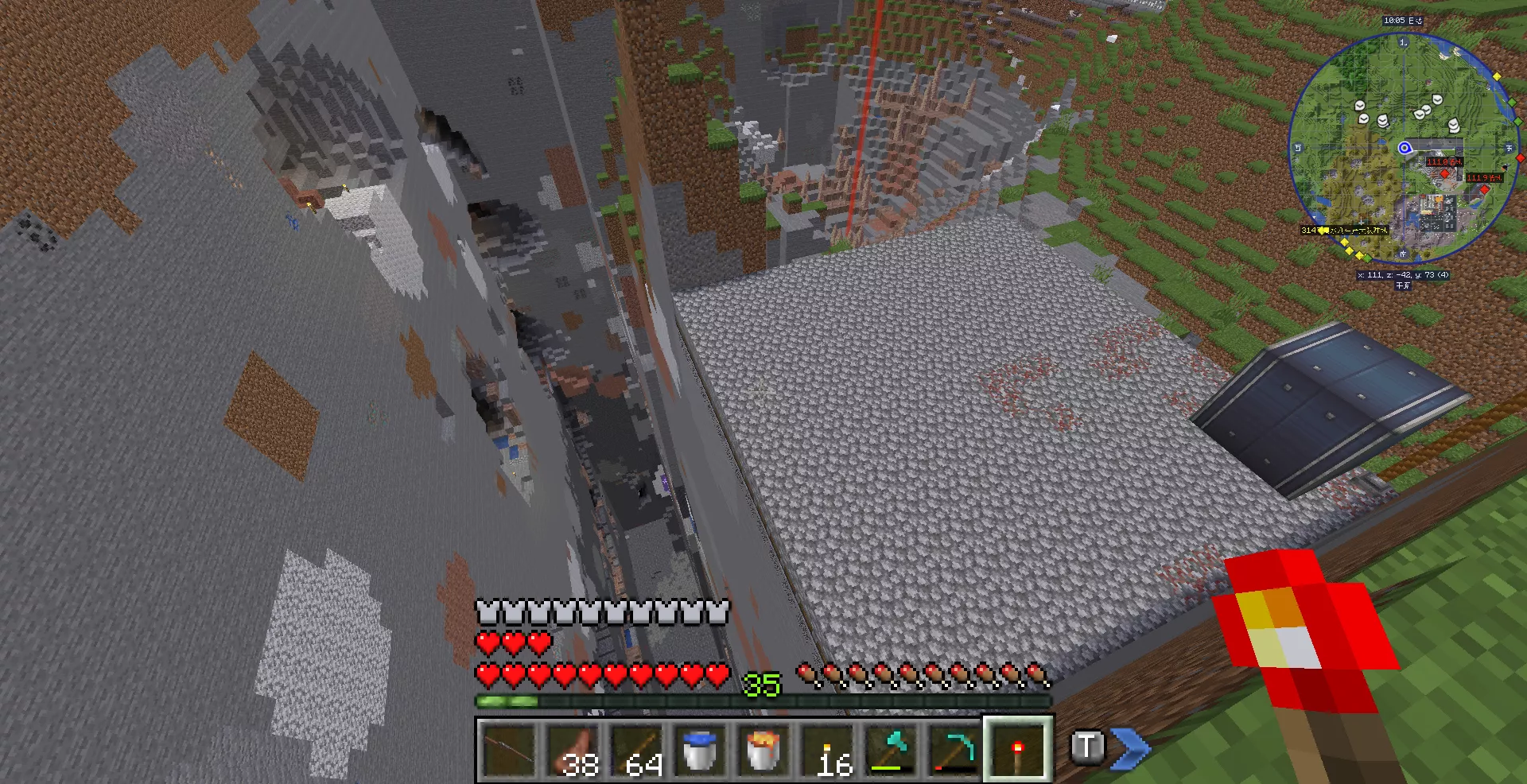Choose the diamond axe in the hotbar
The height and width of the screenshot is (784, 1527).
click(x=891, y=749)
